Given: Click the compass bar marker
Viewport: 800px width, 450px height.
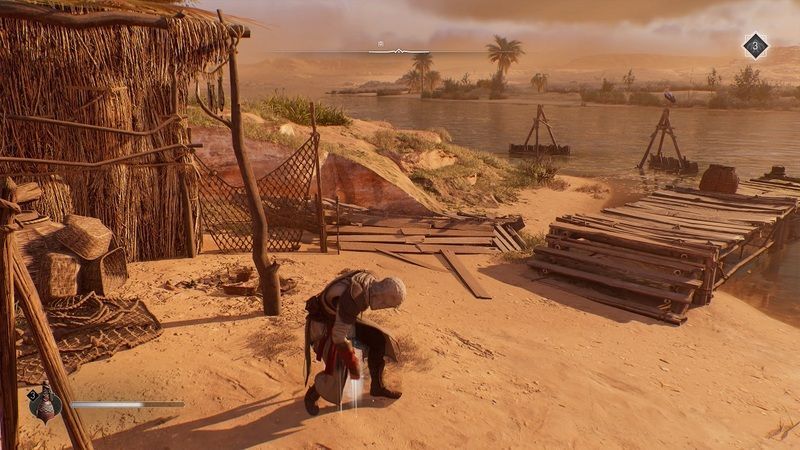Looking at the screenshot, I should tap(381, 46).
